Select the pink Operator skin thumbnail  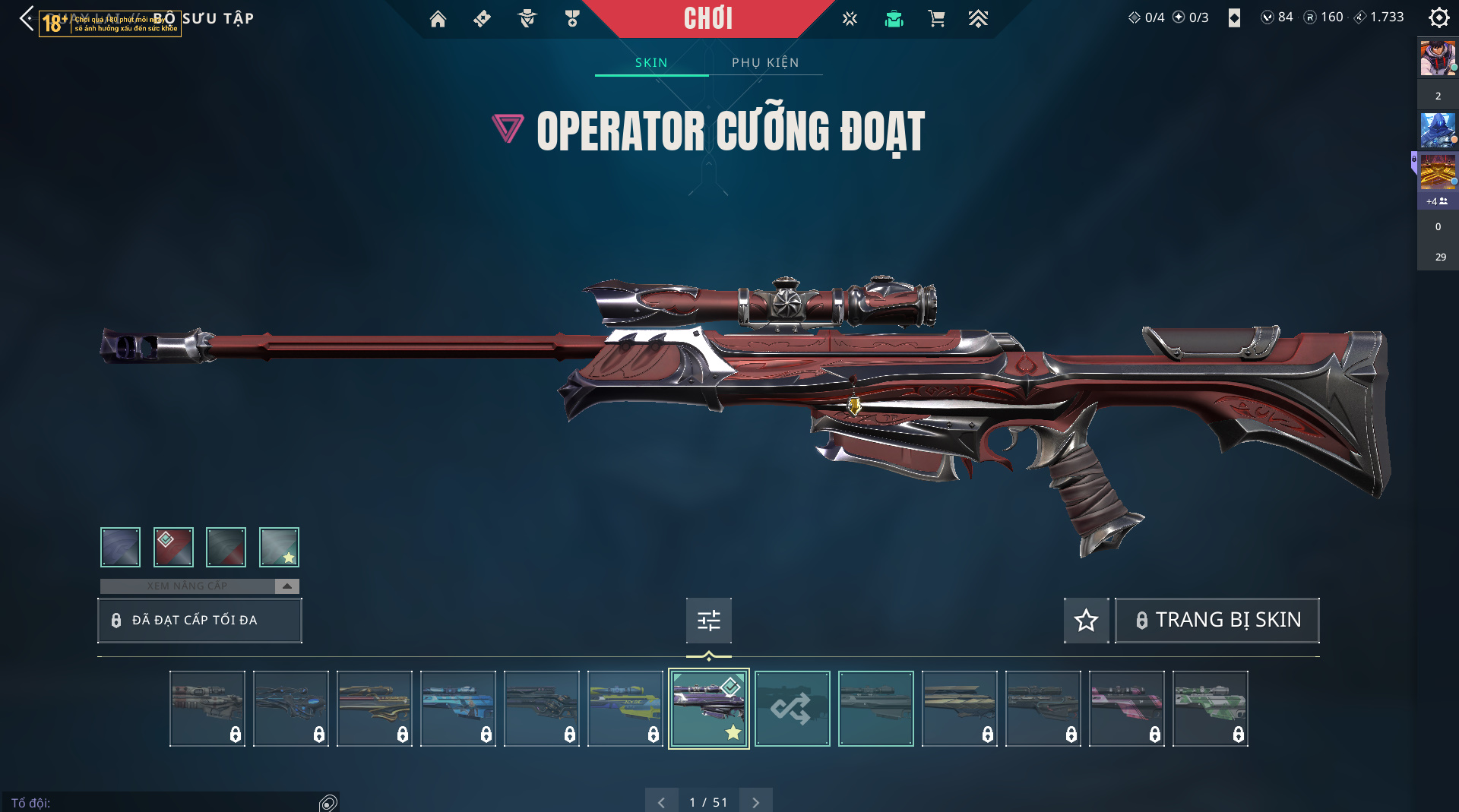[x=1126, y=708]
